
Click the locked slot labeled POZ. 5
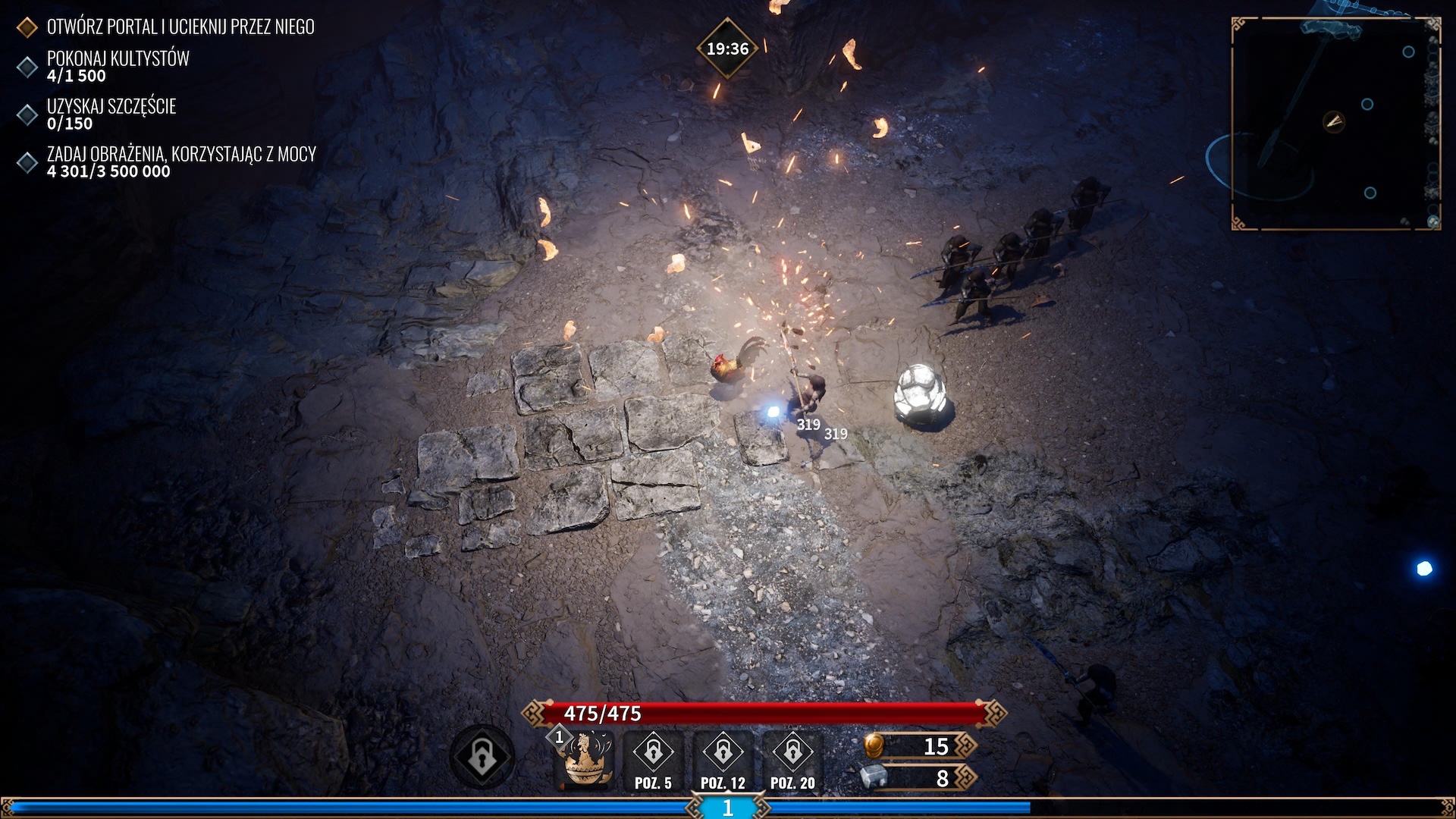[x=653, y=761]
